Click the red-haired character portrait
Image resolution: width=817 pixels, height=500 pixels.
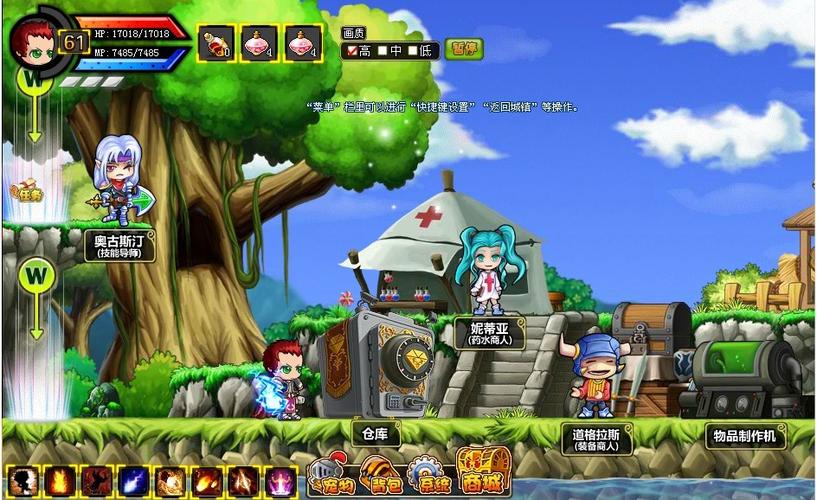click(x=32, y=40)
